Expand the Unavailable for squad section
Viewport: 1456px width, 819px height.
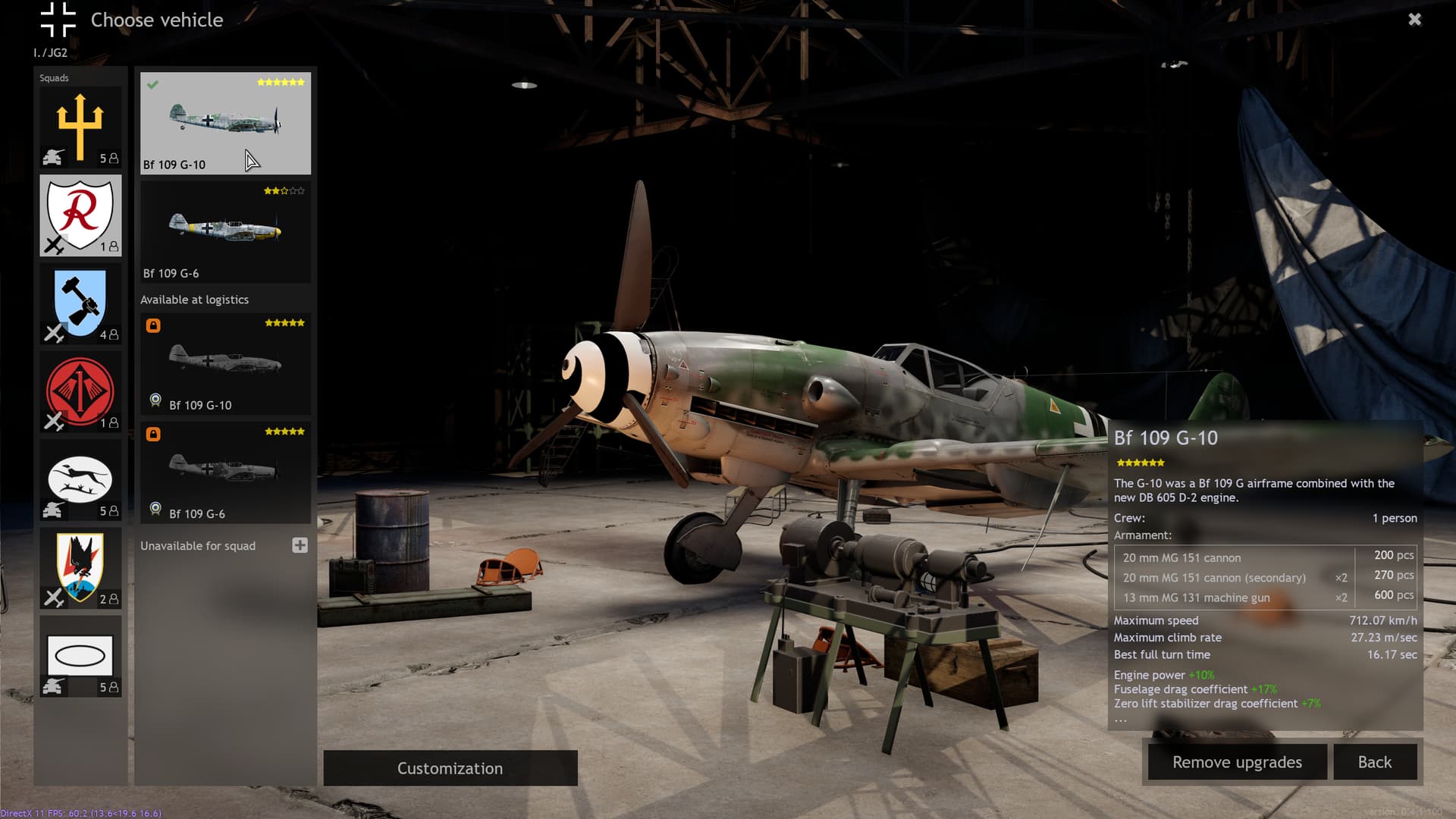point(300,545)
